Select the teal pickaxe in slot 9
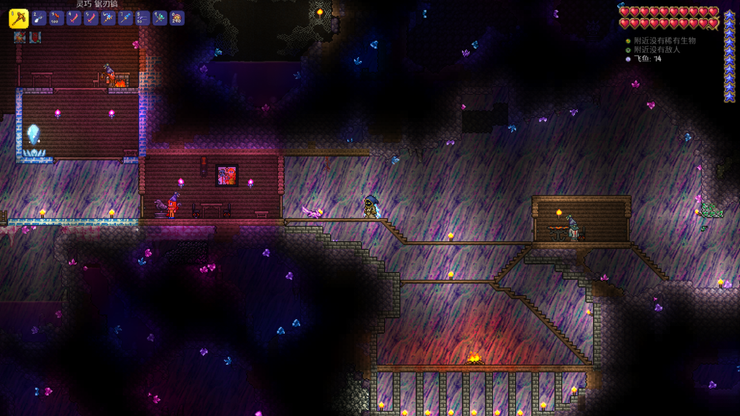Screen dimensions: 740x416 [160, 18]
